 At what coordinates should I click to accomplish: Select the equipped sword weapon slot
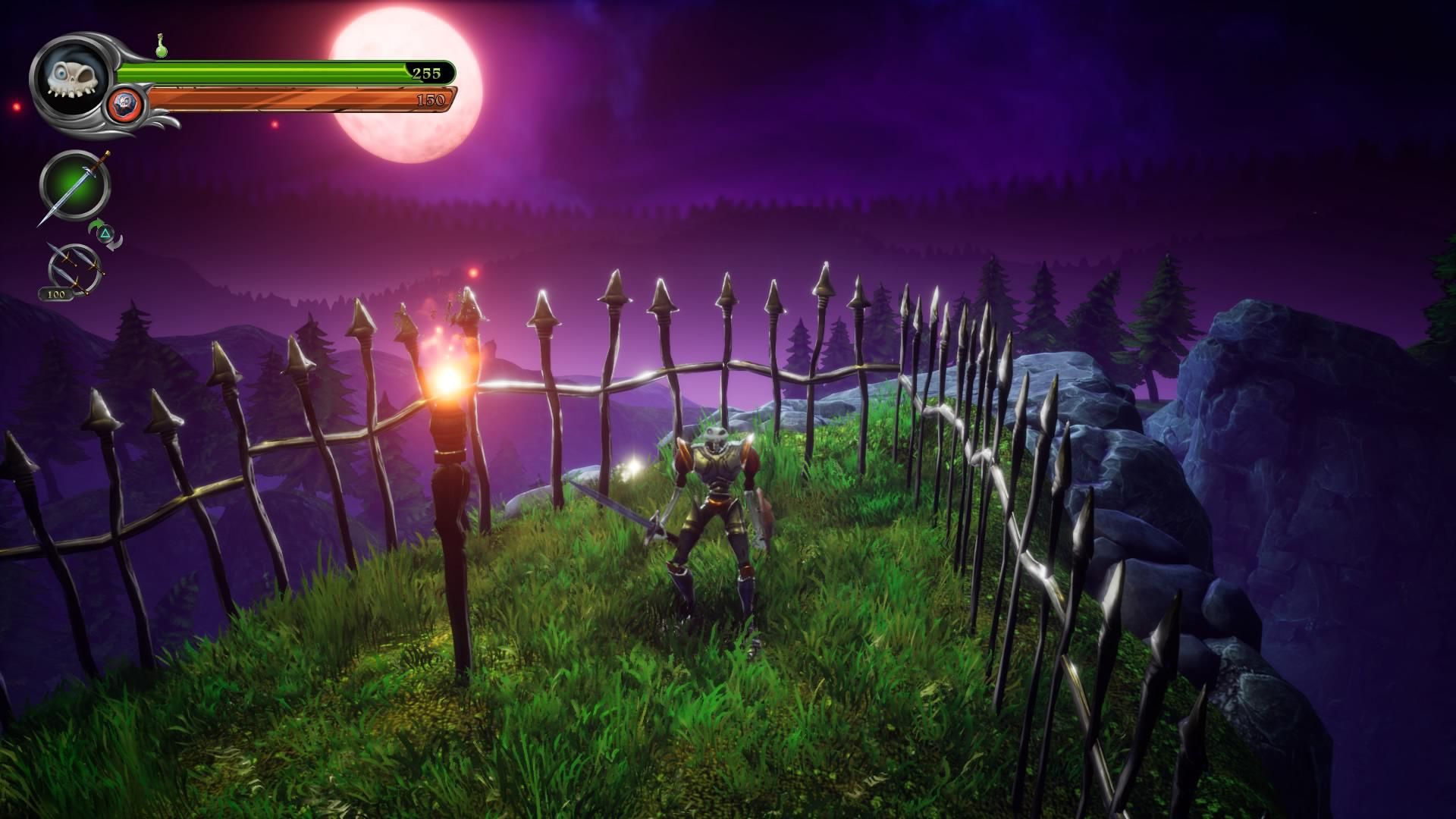coord(75,186)
